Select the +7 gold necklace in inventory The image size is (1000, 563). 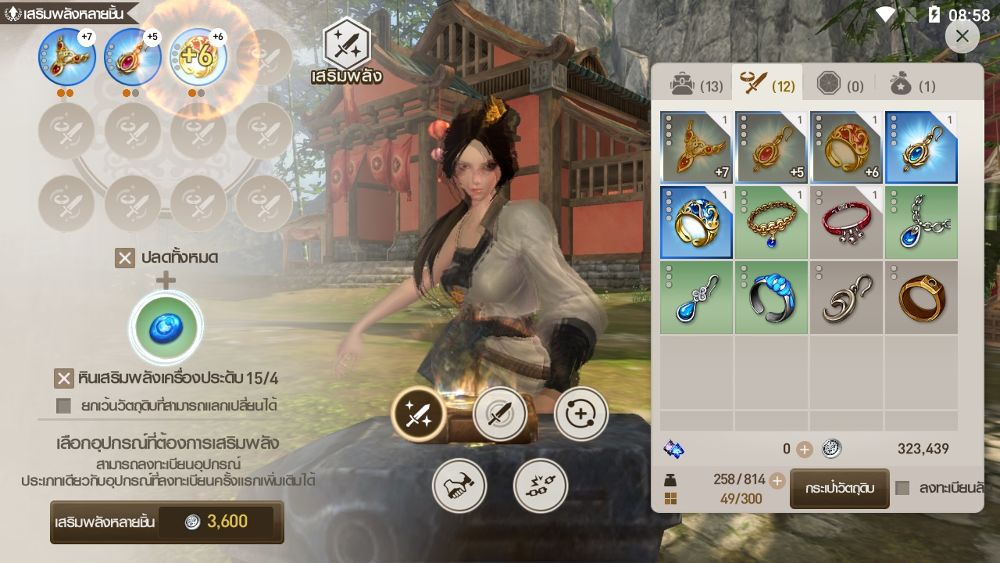[x=696, y=146]
